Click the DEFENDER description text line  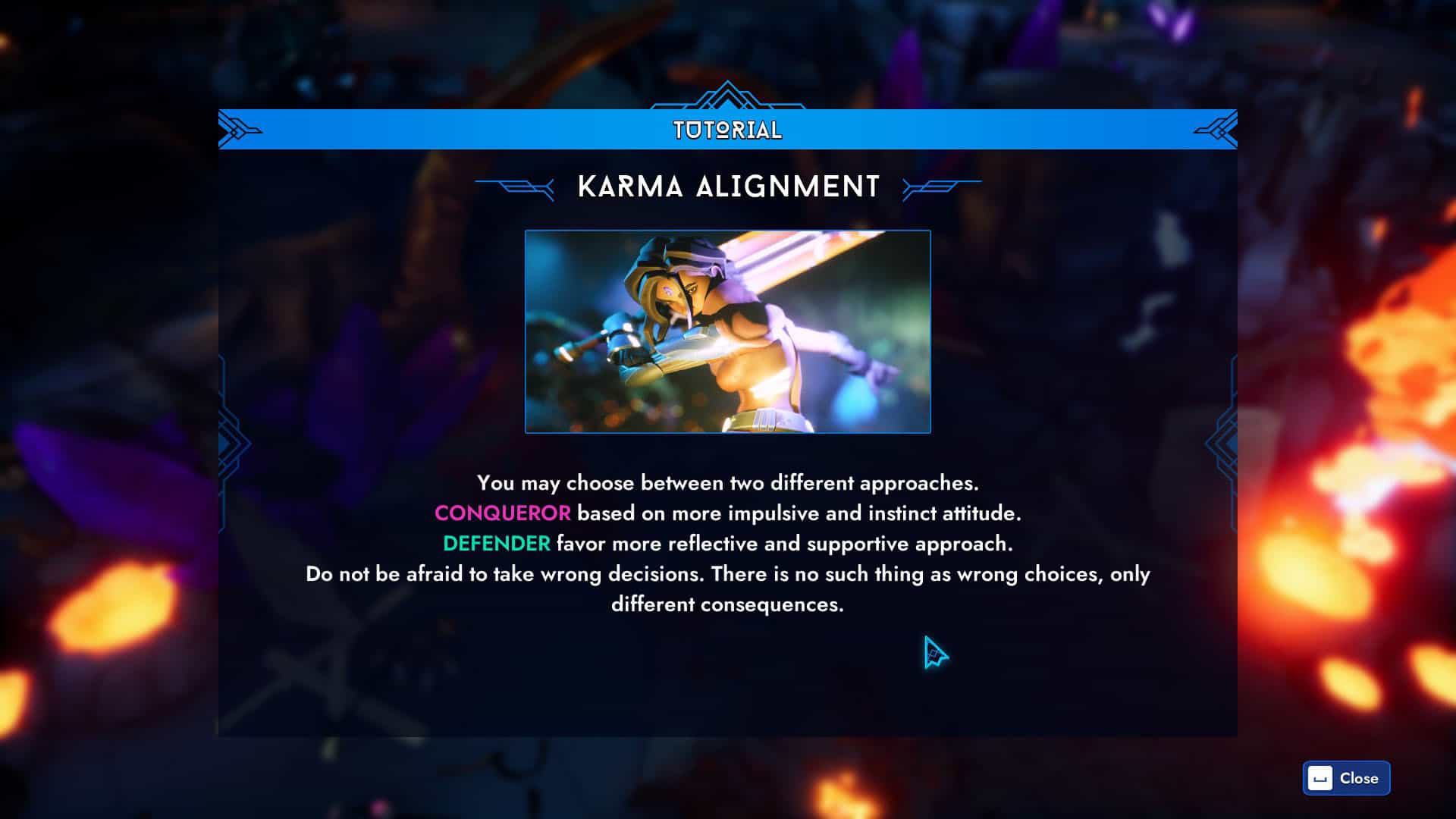(x=728, y=544)
